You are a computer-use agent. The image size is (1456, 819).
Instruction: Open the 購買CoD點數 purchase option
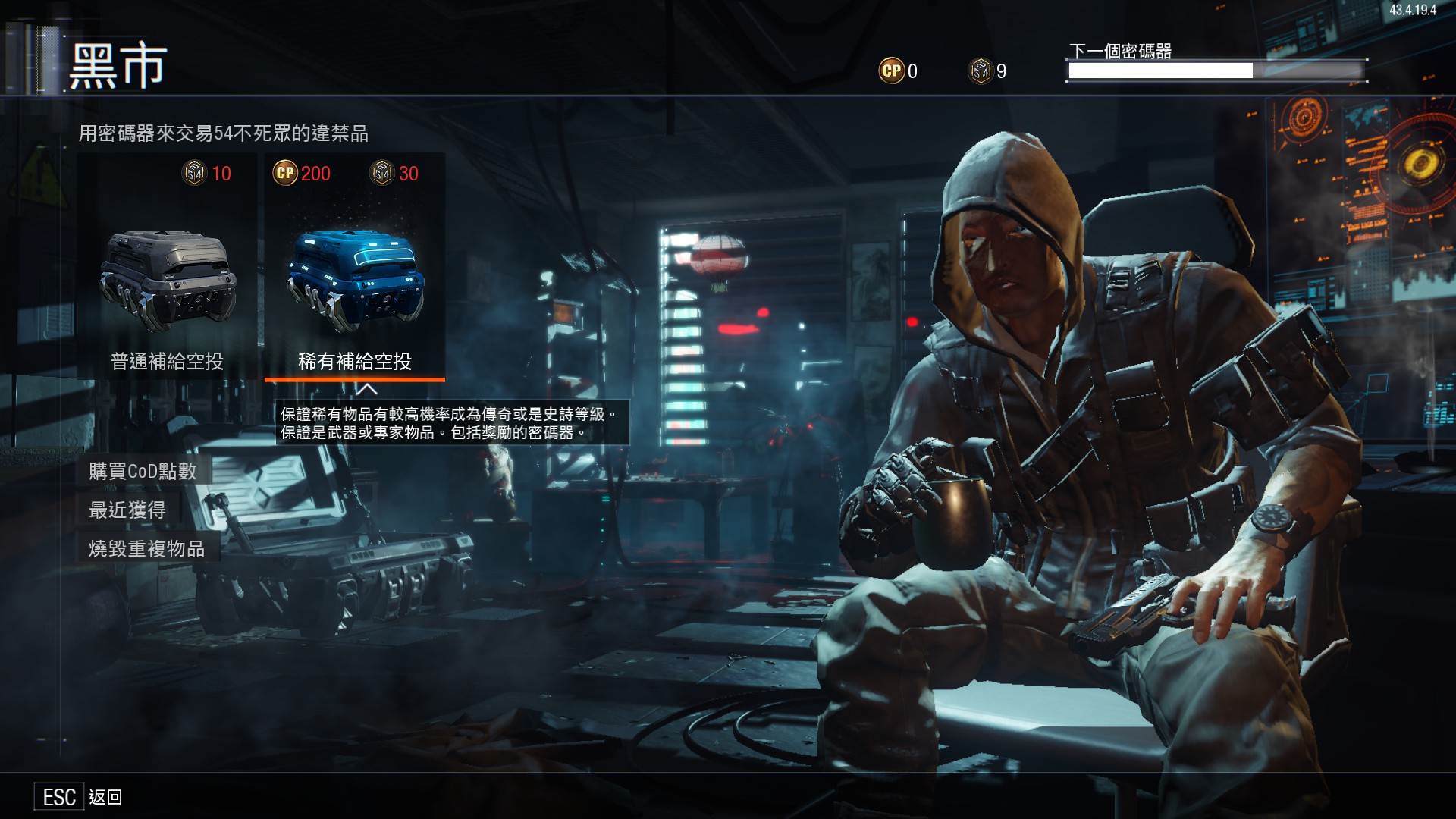(x=143, y=471)
